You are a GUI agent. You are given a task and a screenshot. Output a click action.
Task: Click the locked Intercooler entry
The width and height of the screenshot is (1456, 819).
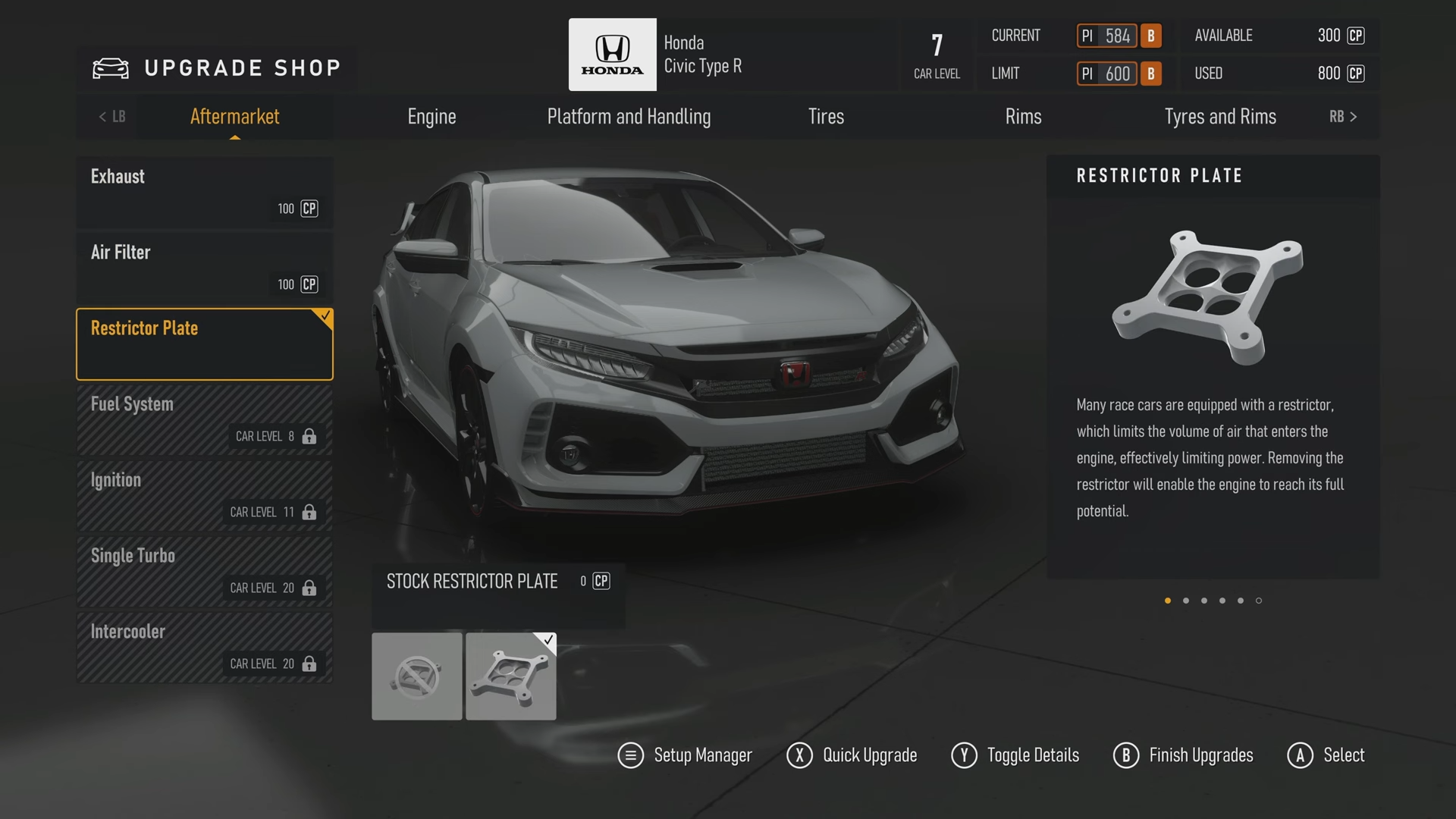204,647
